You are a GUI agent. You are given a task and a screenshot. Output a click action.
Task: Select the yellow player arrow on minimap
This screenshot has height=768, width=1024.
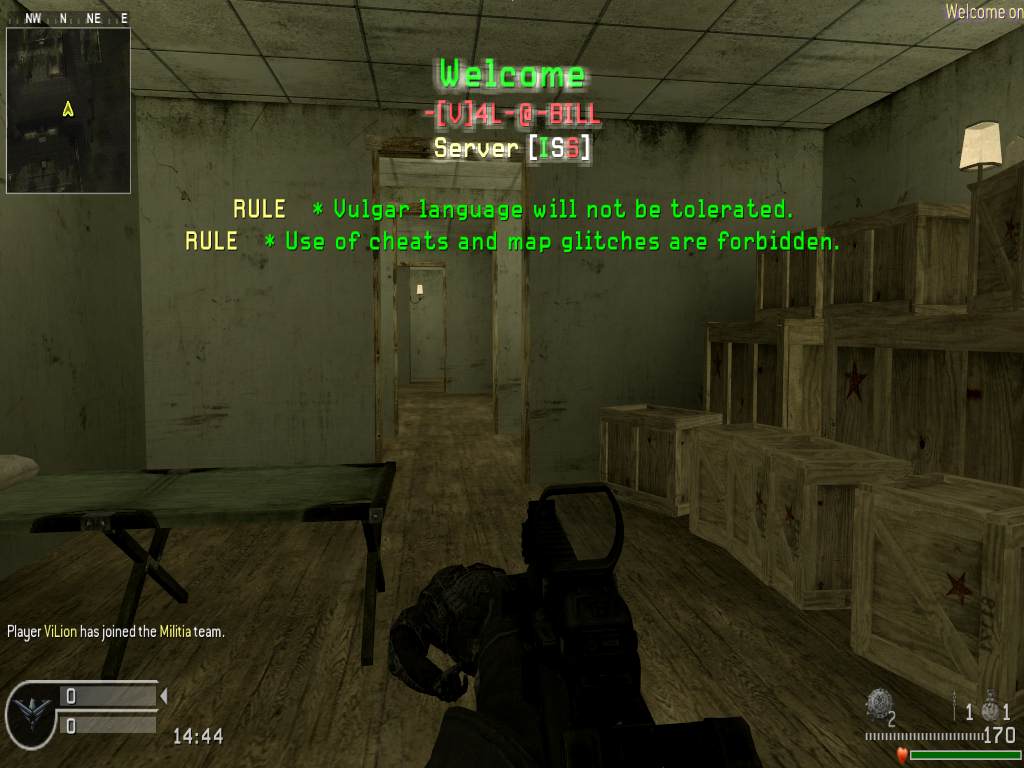click(68, 109)
